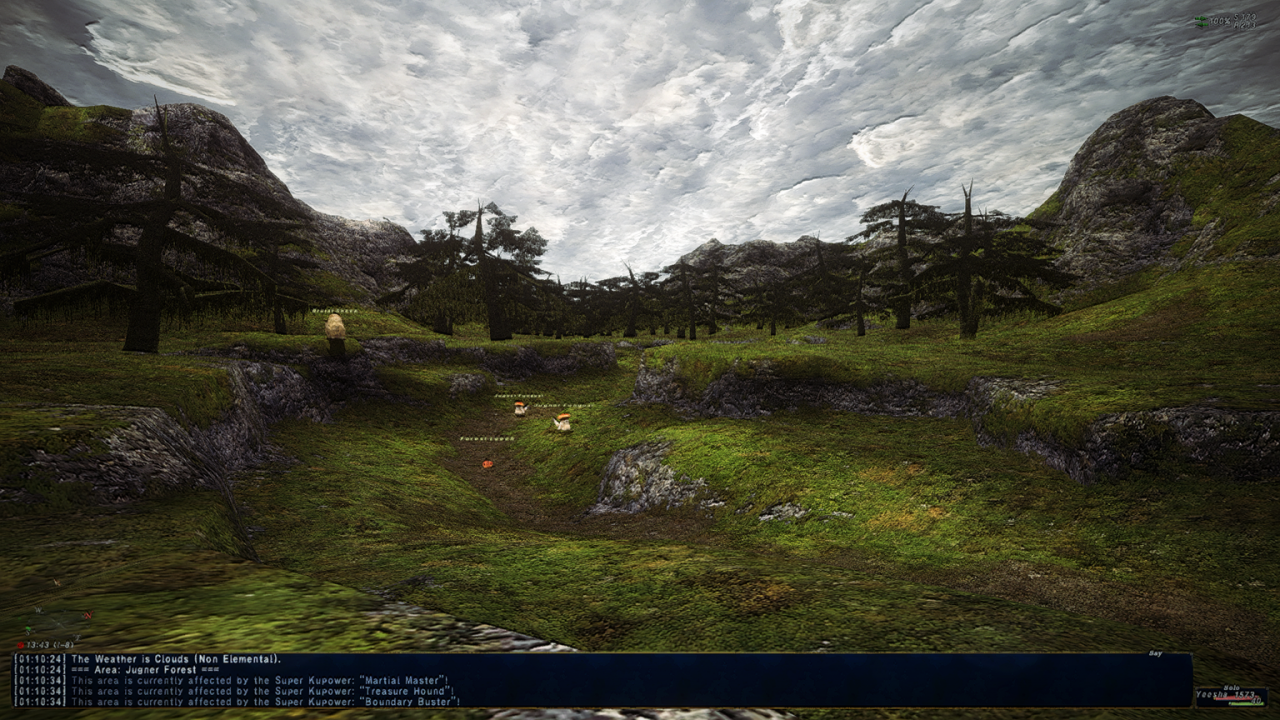Select the Jugner Funguar name label in the field
This screenshot has height=720, width=1280.
[564, 405]
